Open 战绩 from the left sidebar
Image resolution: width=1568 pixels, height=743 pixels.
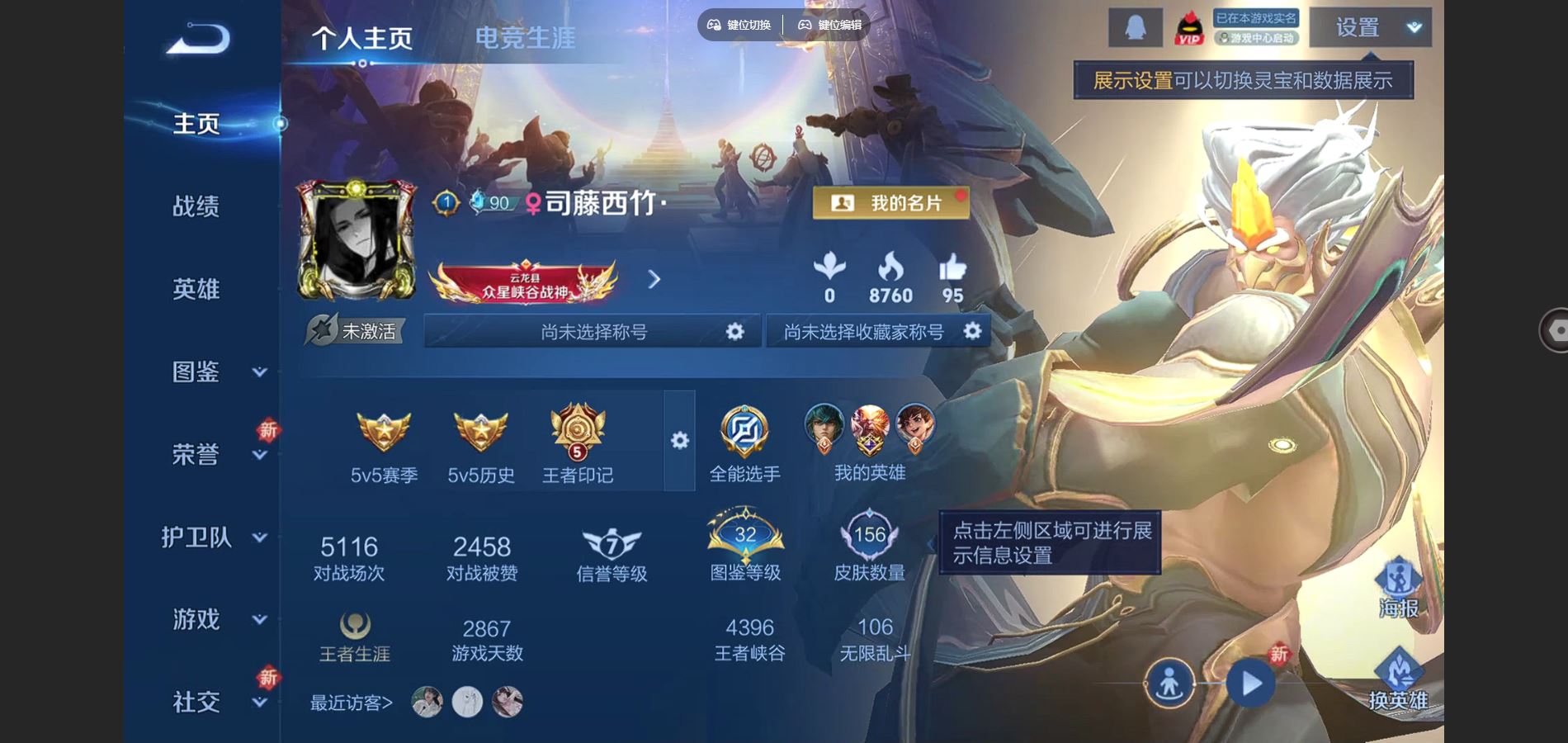tap(197, 206)
